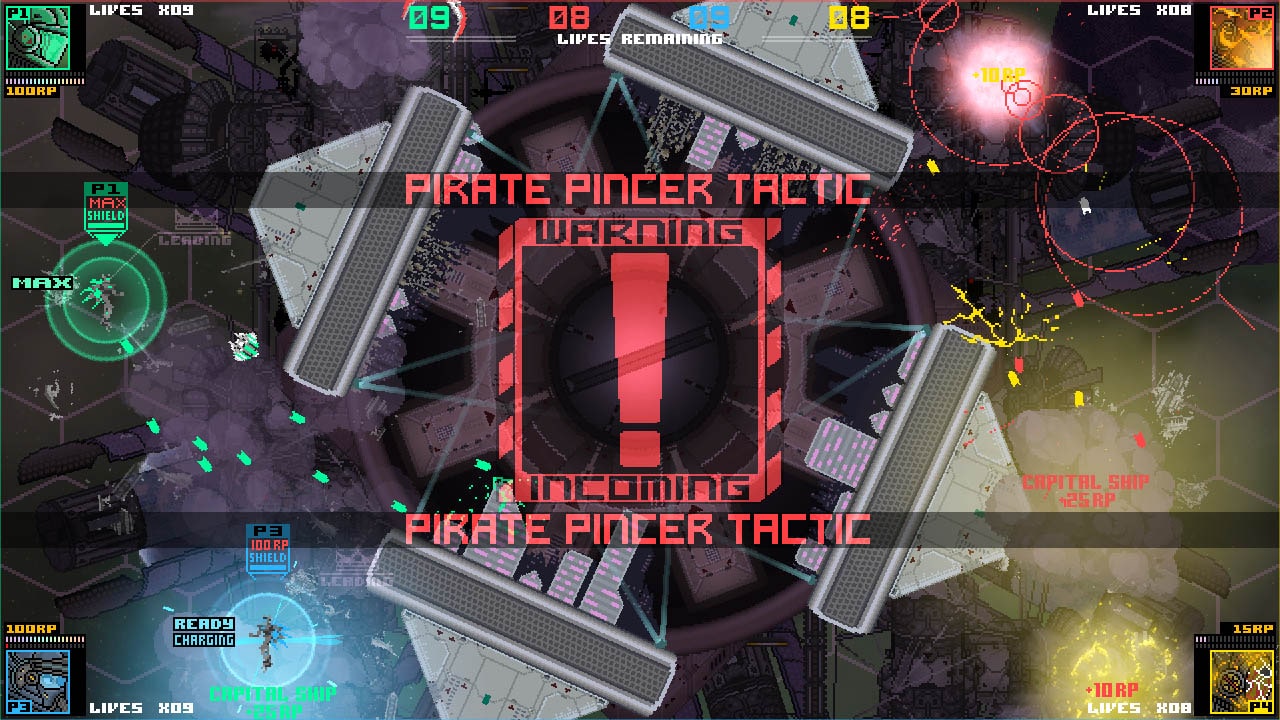Viewport: 1280px width, 720px height.
Task: Select the LIVES REMAINING header
Action: 639,41
